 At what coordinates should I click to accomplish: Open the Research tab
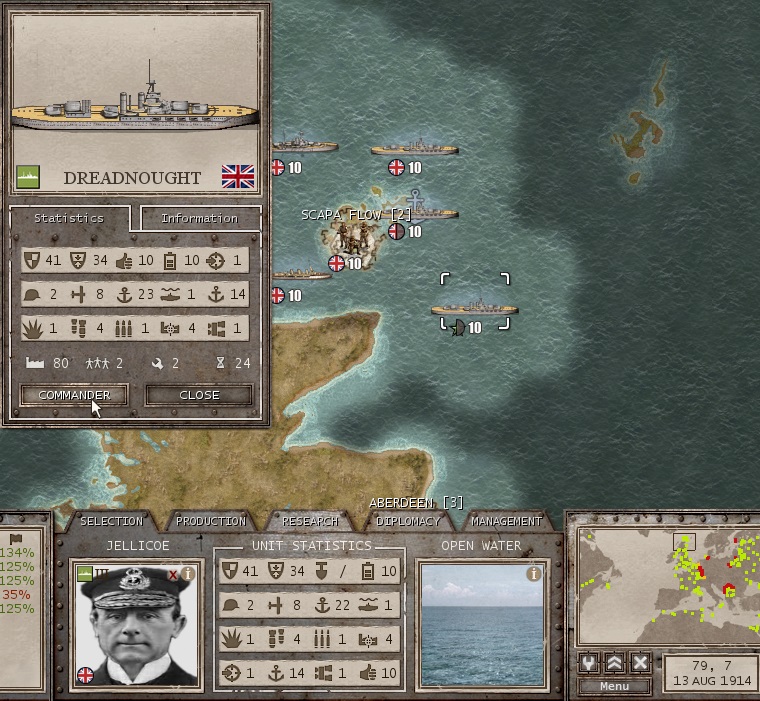309,521
